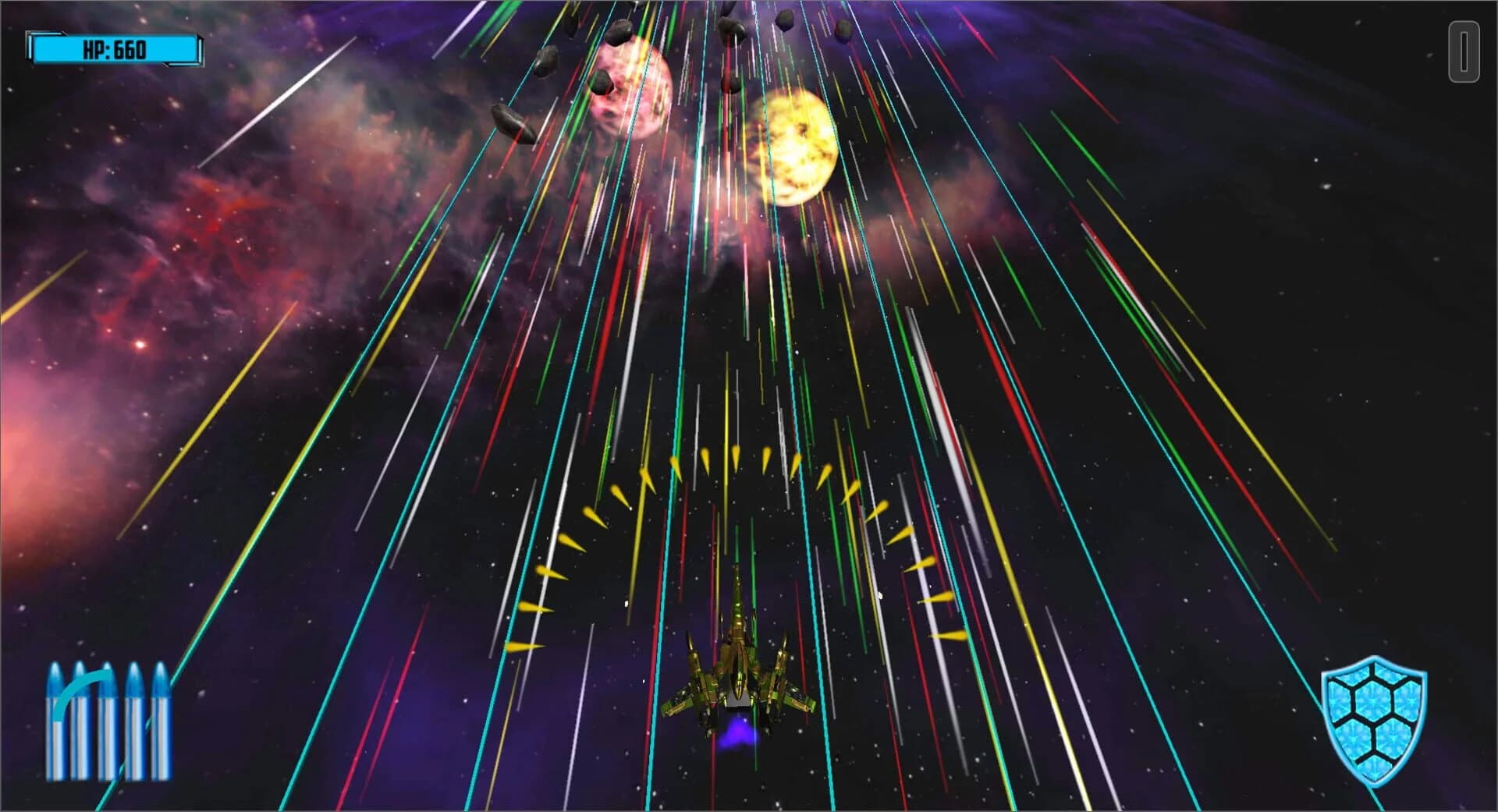Click the HP: 660 health bar
Viewport: 1498px width, 812px height.
click(113, 51)
